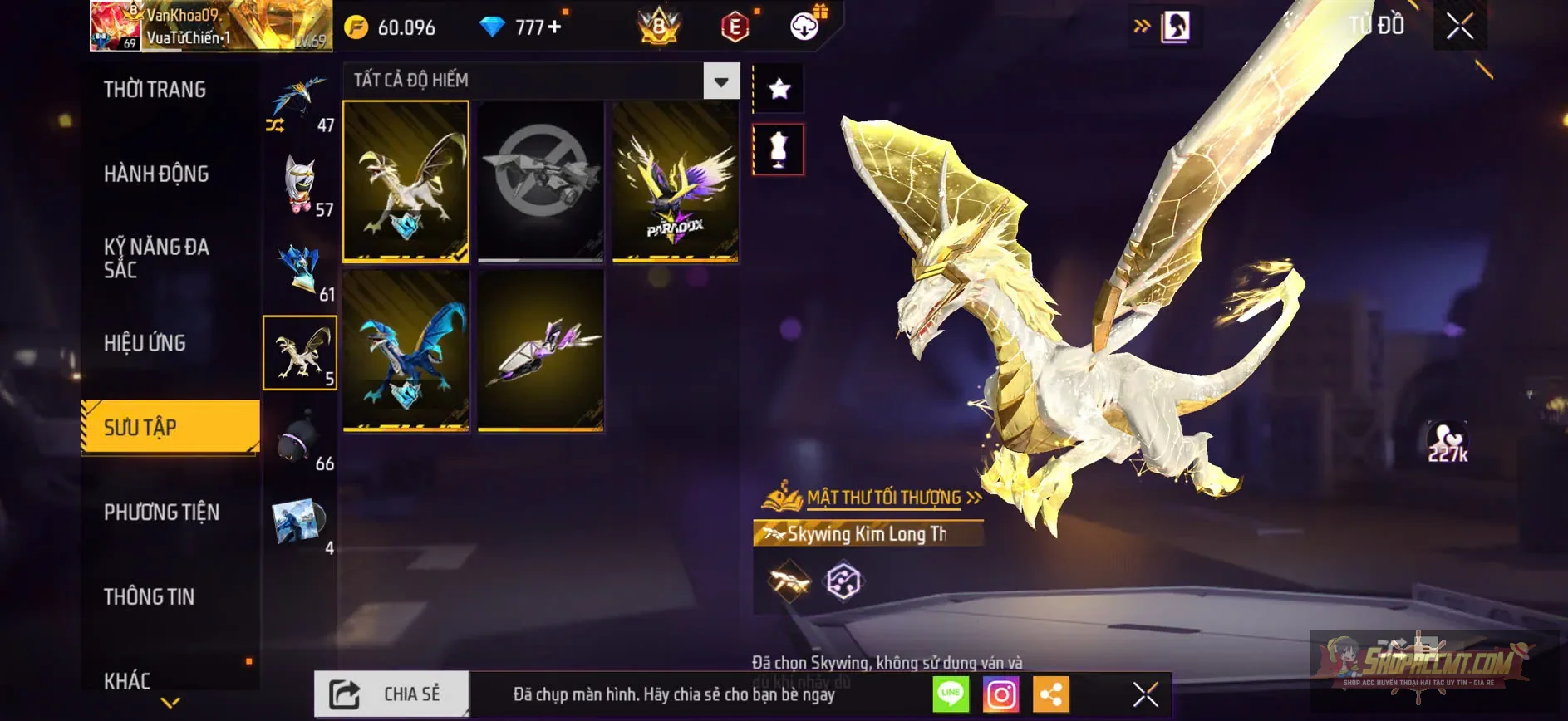Click the mannequin preview icon
This screenshot has width=1568, height=721.
pyautogui.click(x=779, y=150)
